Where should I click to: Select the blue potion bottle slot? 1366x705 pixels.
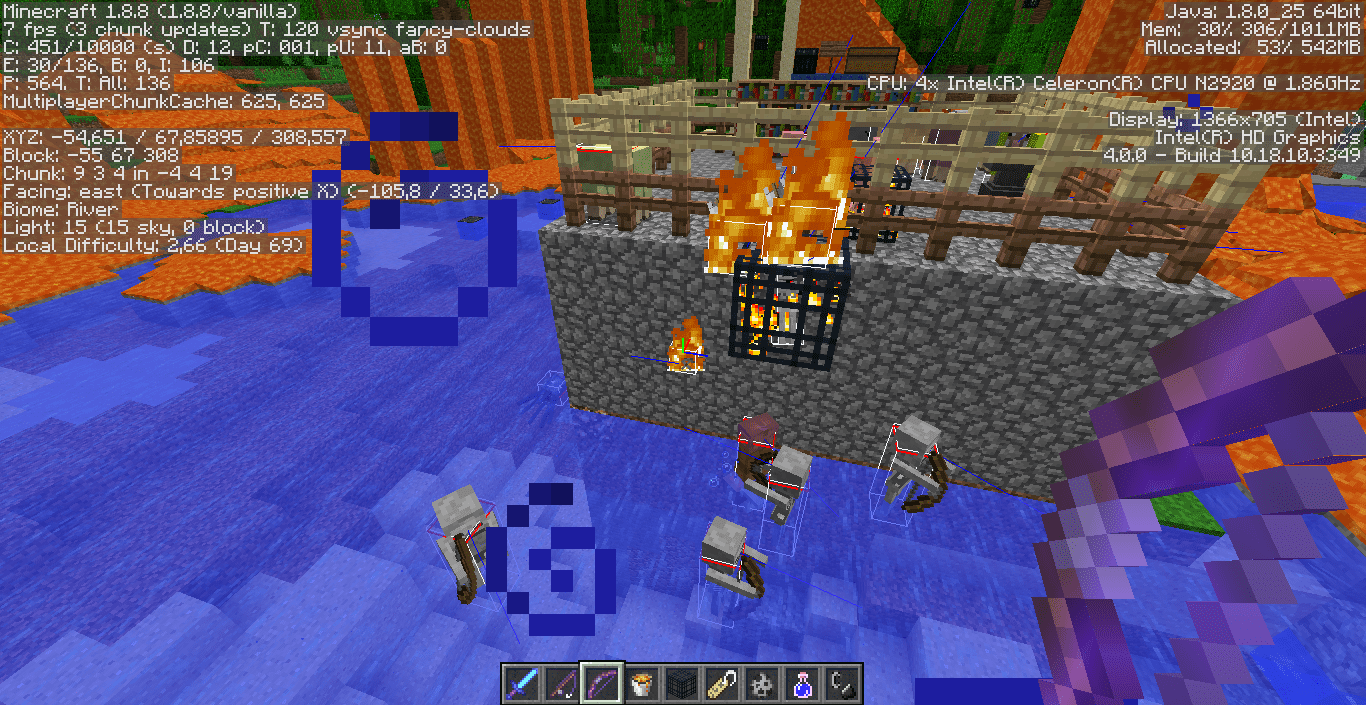click(x=802, y=685)
